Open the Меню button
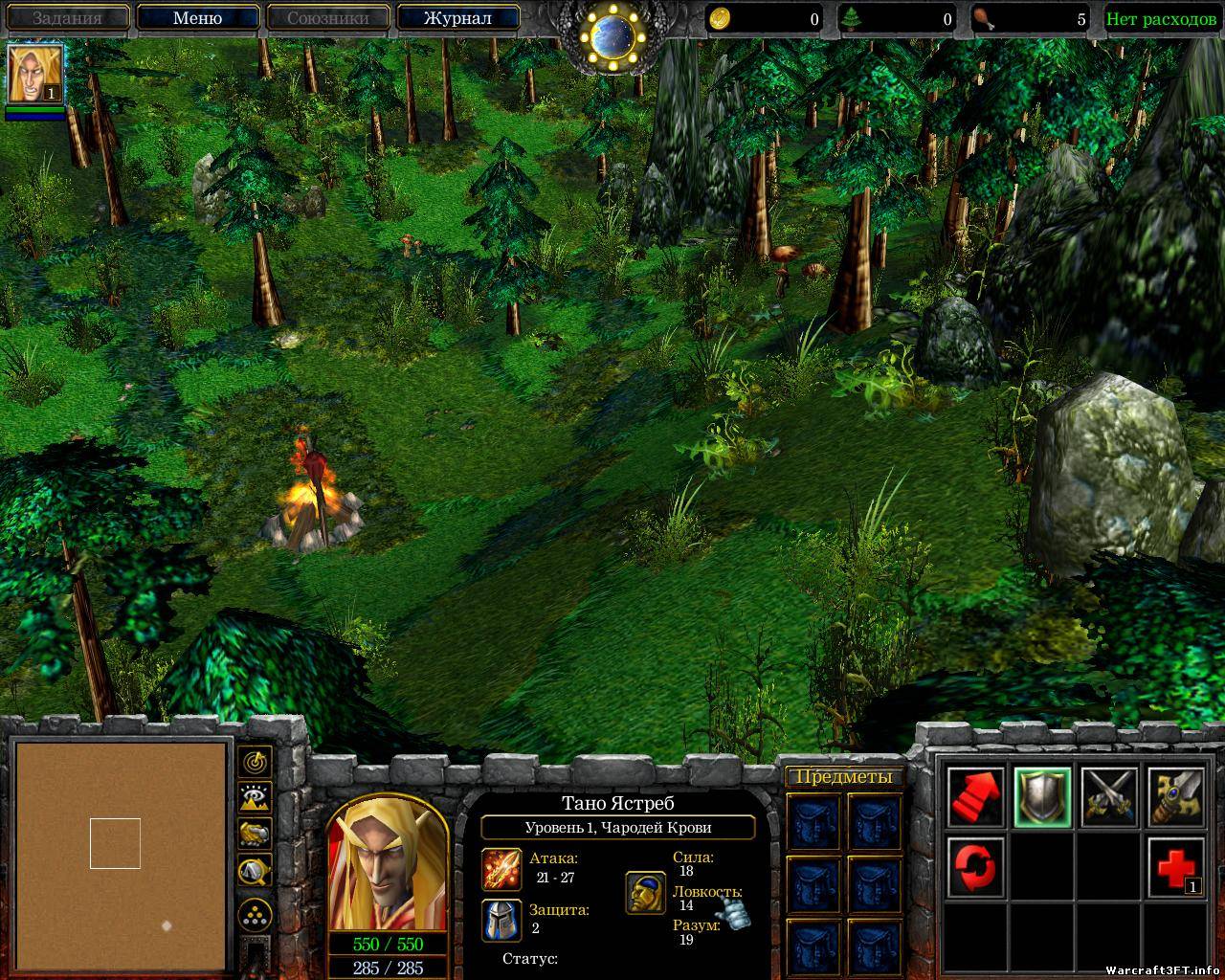1225x980 pixels. tap(198, 18)
